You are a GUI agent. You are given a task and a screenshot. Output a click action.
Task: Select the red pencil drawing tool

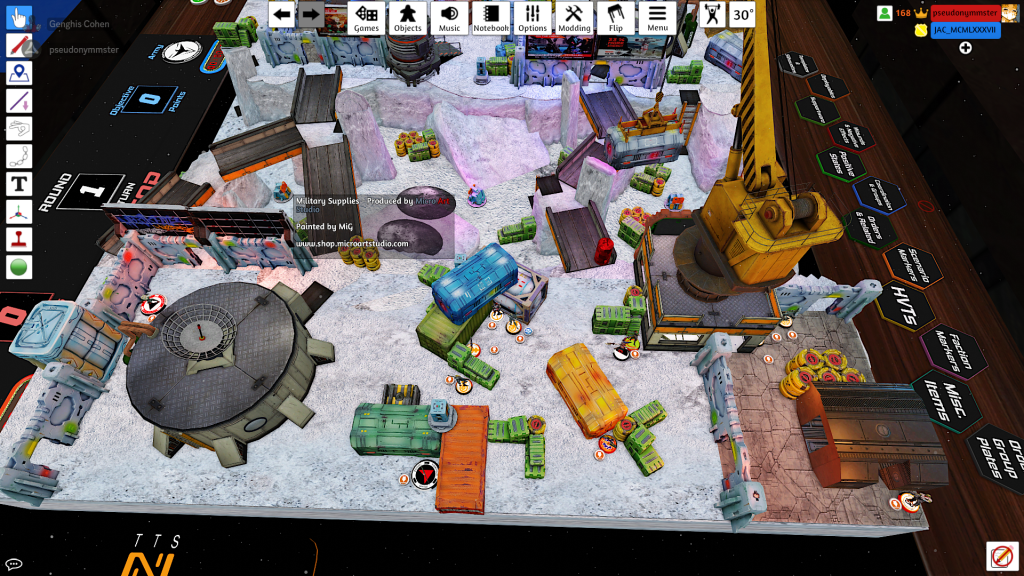[19, 45]
